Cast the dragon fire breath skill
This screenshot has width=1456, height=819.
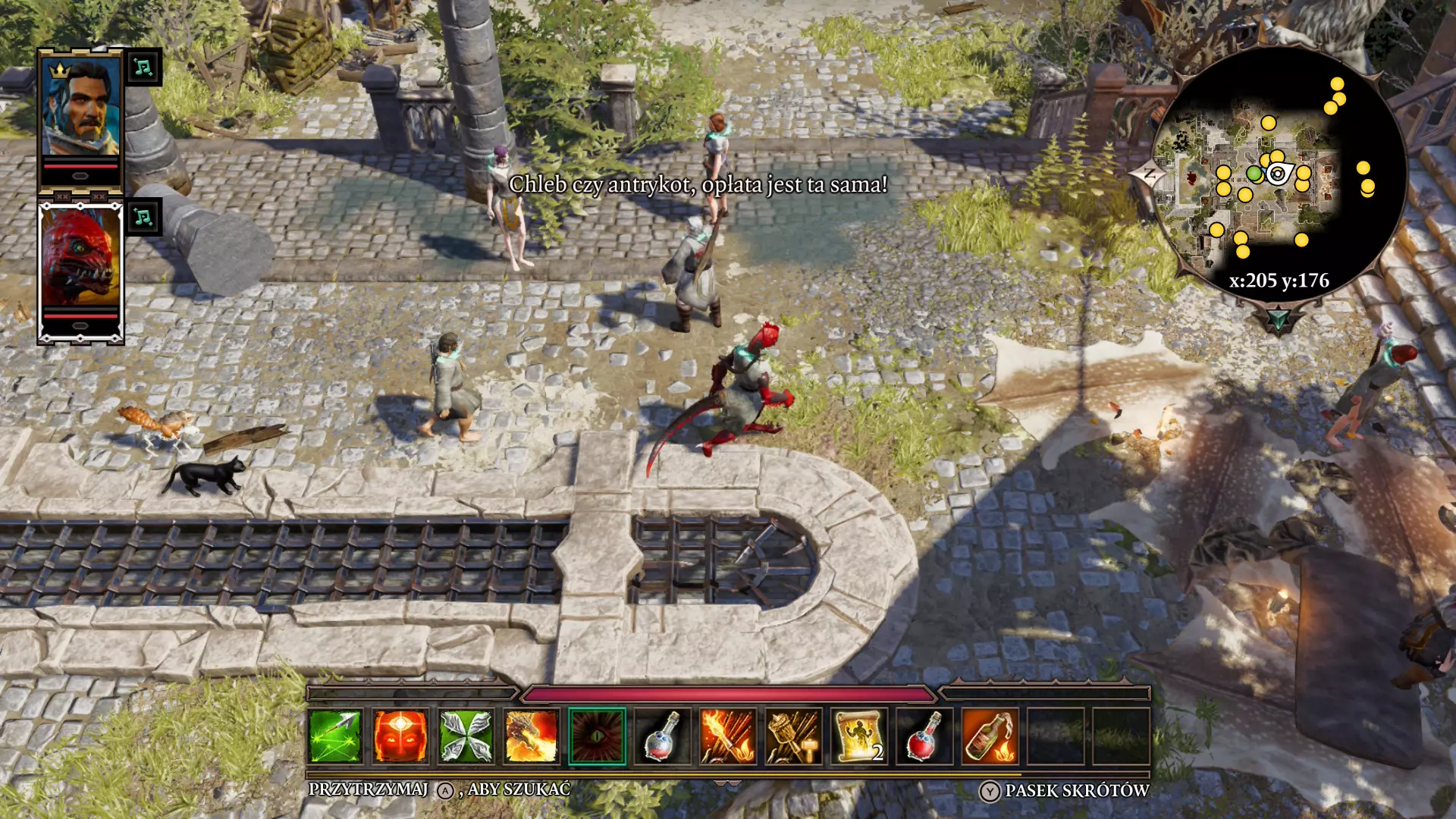point(531,736)
